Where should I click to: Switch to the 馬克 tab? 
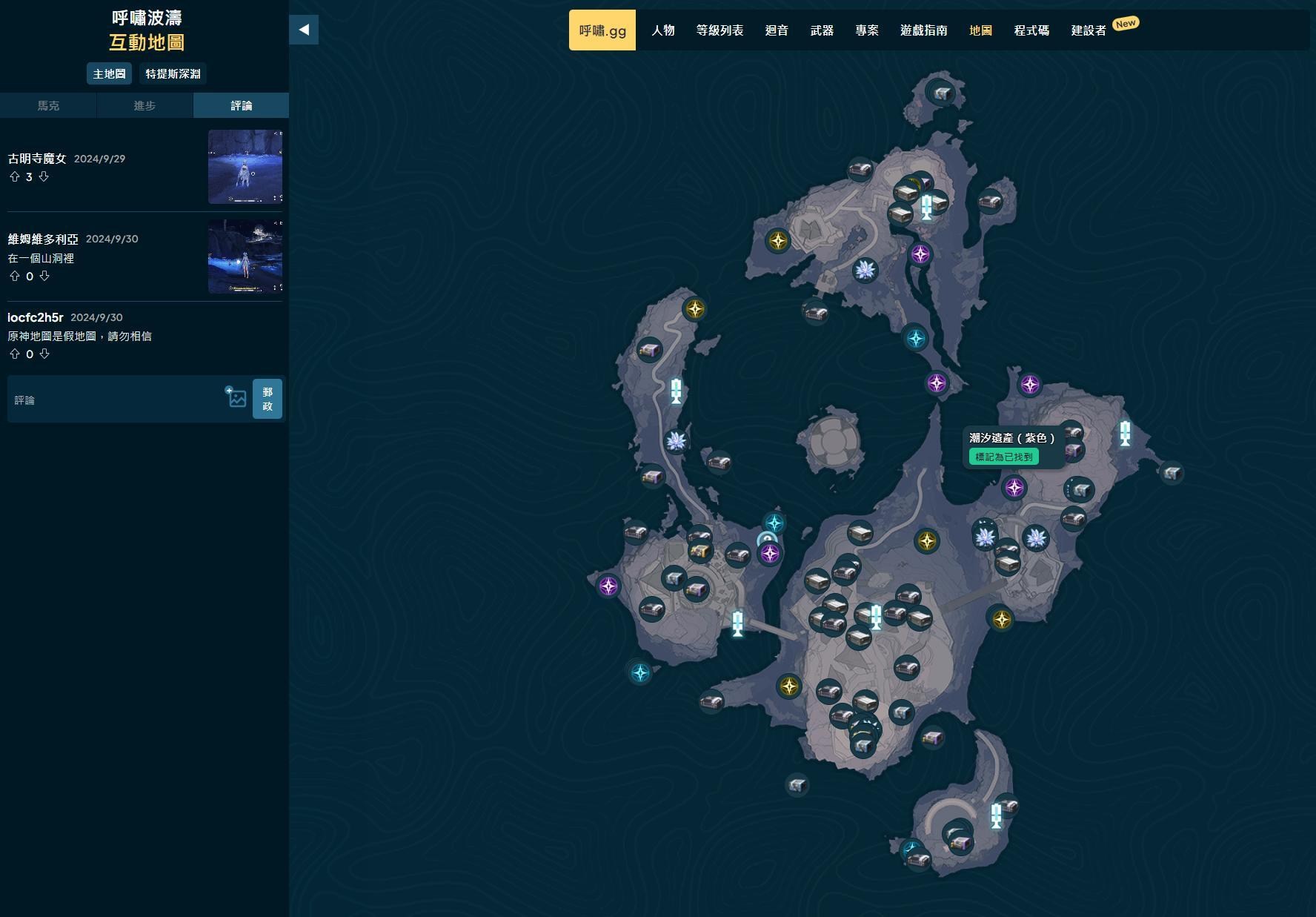pos(48,105)
